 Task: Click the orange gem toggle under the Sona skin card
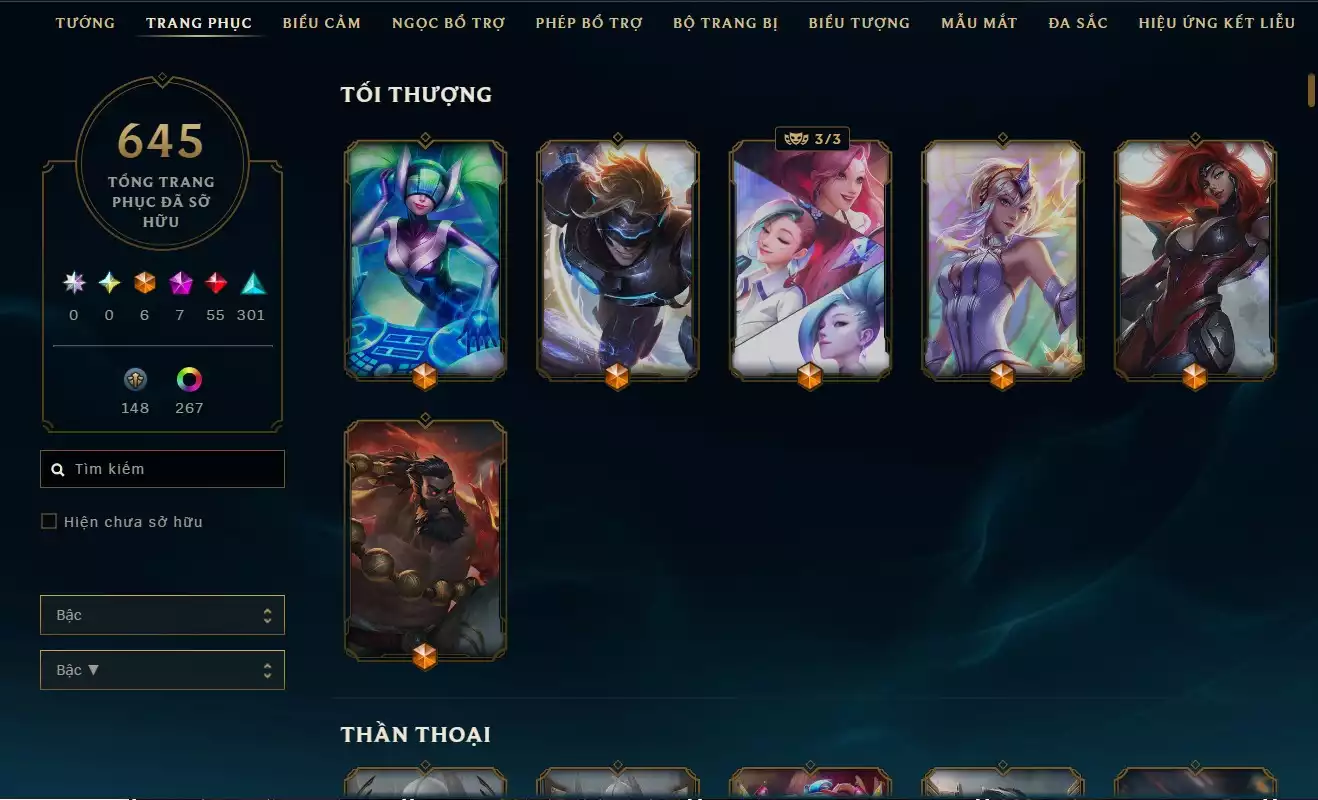point(425,378)
